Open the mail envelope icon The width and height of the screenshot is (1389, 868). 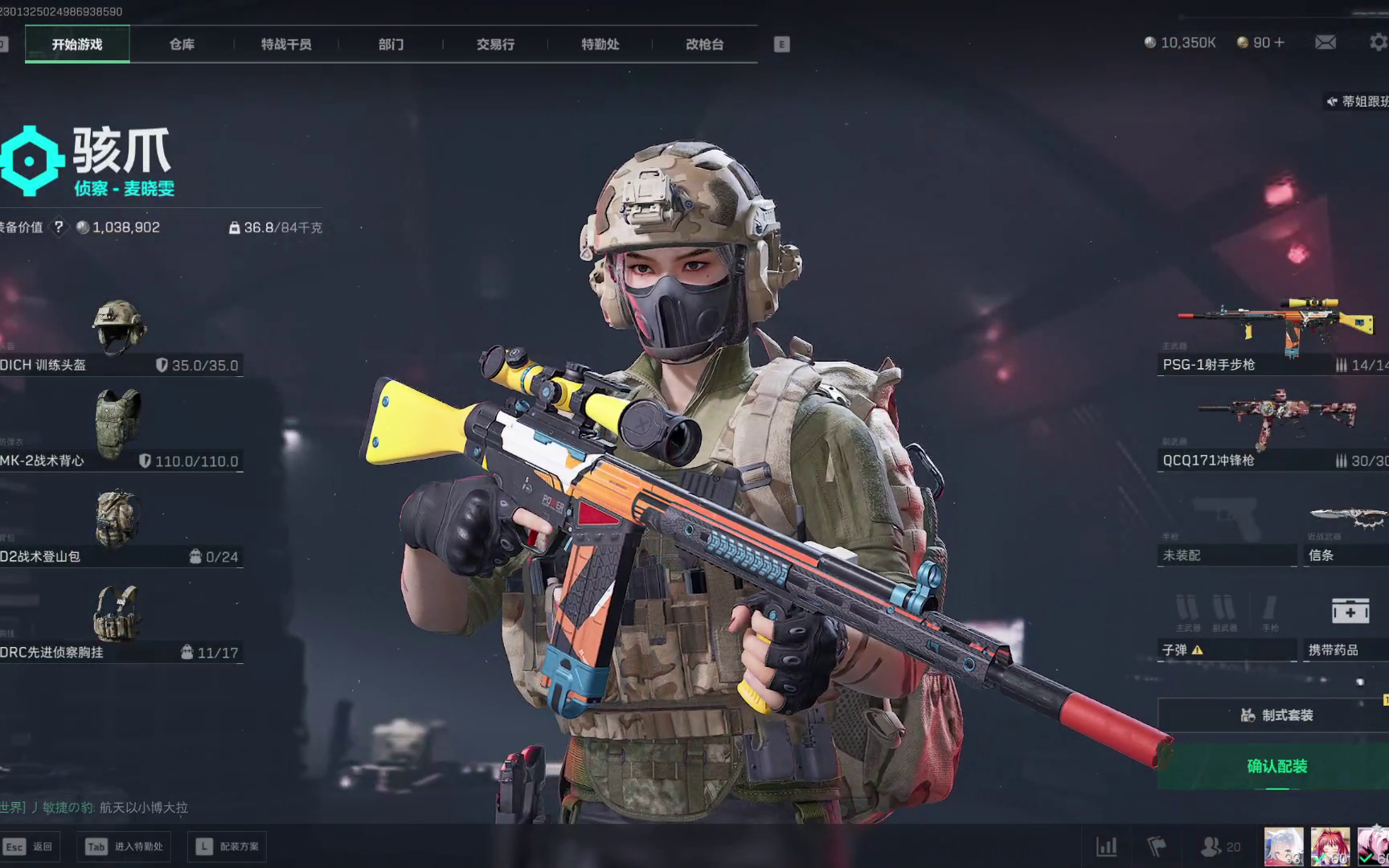pos(1325,43)
